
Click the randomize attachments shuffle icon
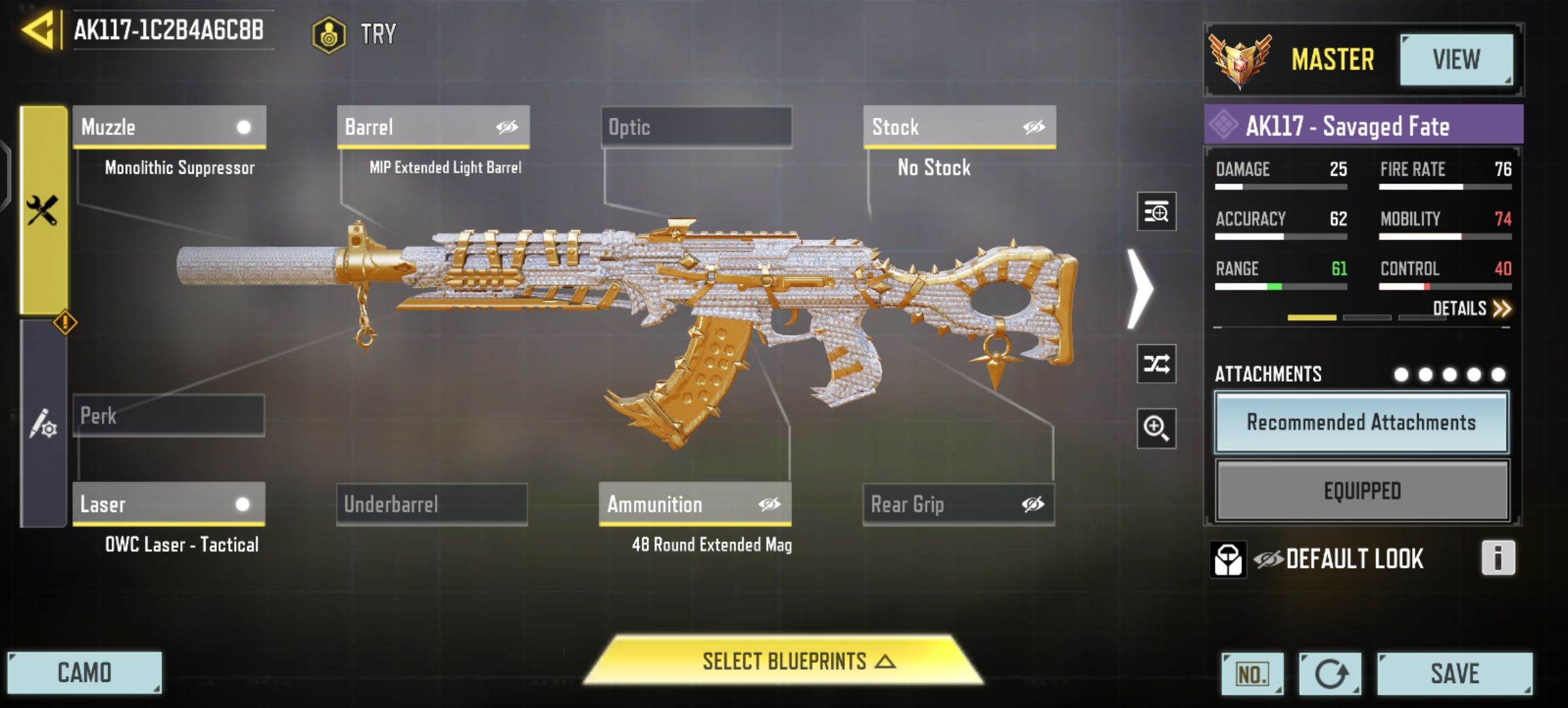(1156, 364)
